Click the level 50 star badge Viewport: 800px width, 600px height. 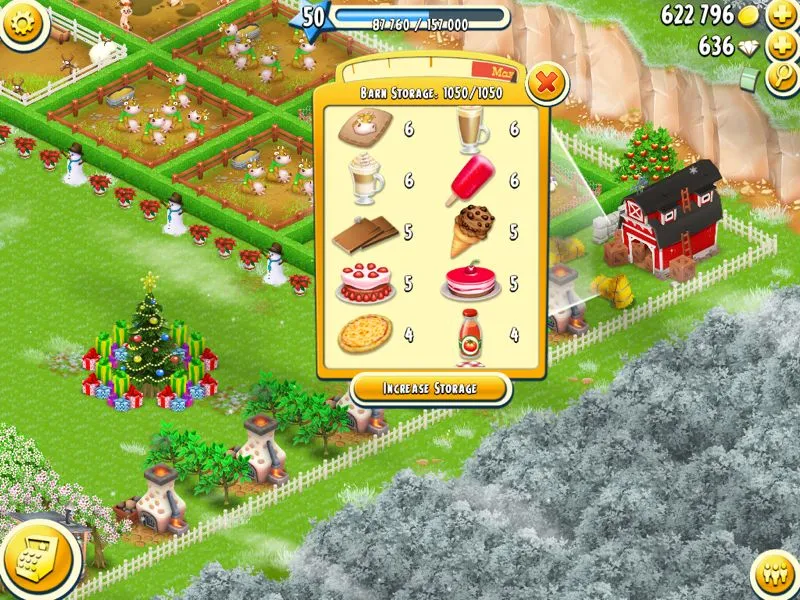[x=313, y=18]
